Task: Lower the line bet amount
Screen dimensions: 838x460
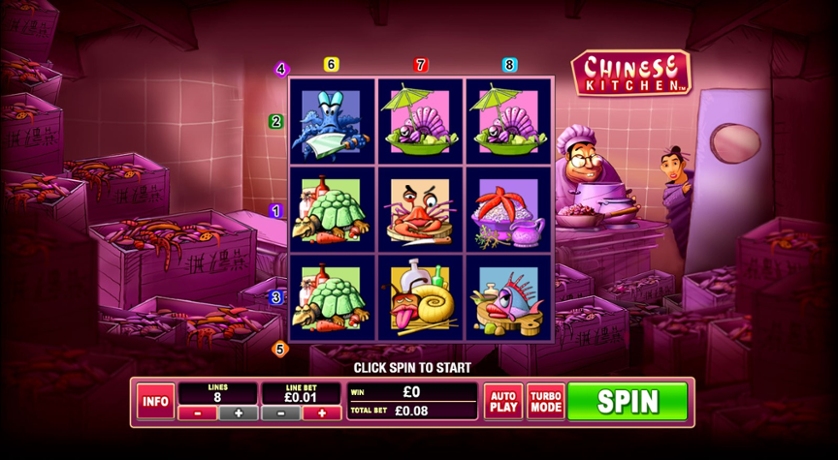Action: [280, 413]
